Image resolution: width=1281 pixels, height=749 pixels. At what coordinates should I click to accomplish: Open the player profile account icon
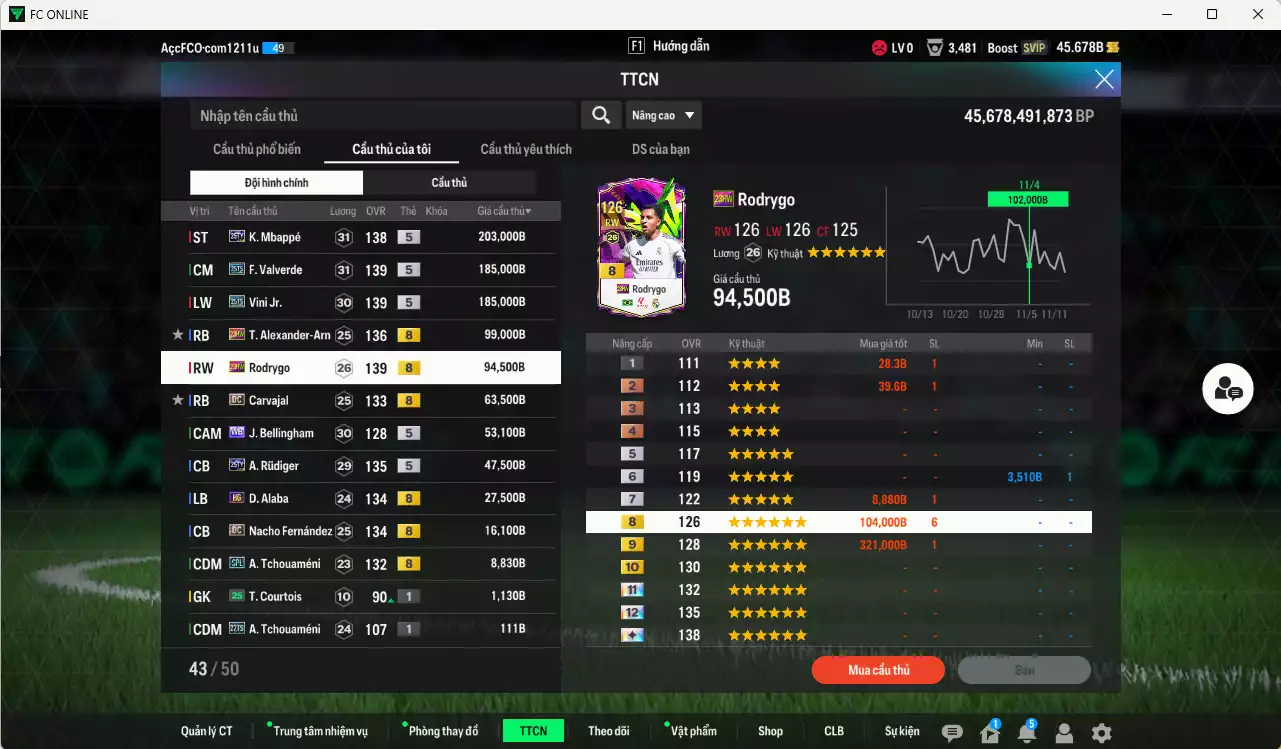[1066, 731]
